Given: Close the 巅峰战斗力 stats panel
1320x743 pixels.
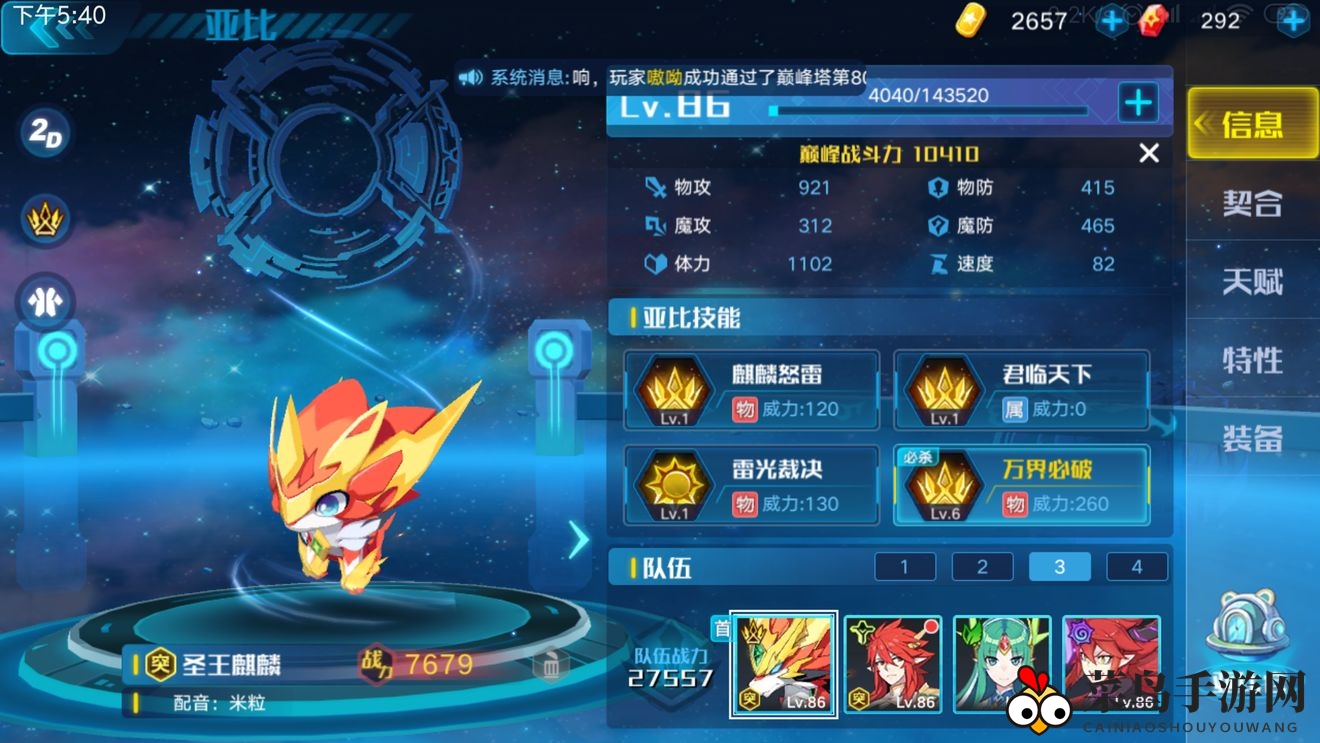Looking at the screenshot, I should [x=1148, y=153].
